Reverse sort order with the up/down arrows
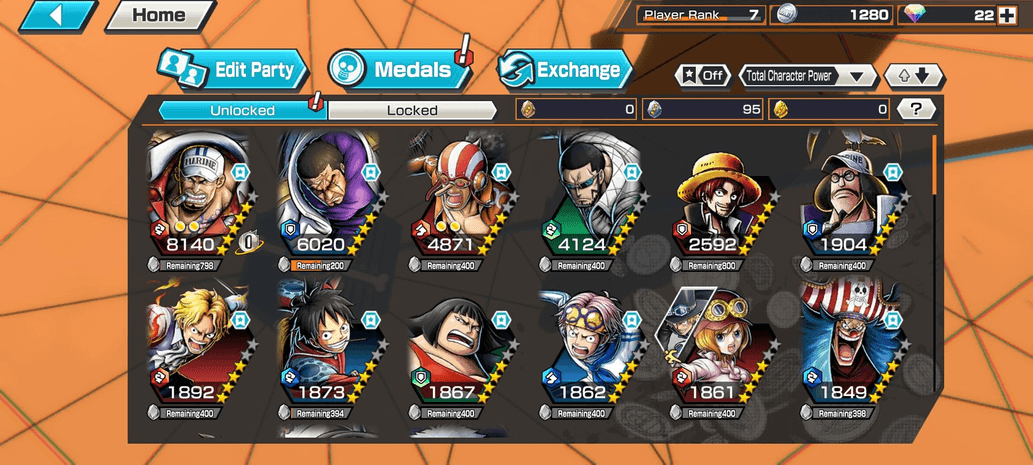 914,76
